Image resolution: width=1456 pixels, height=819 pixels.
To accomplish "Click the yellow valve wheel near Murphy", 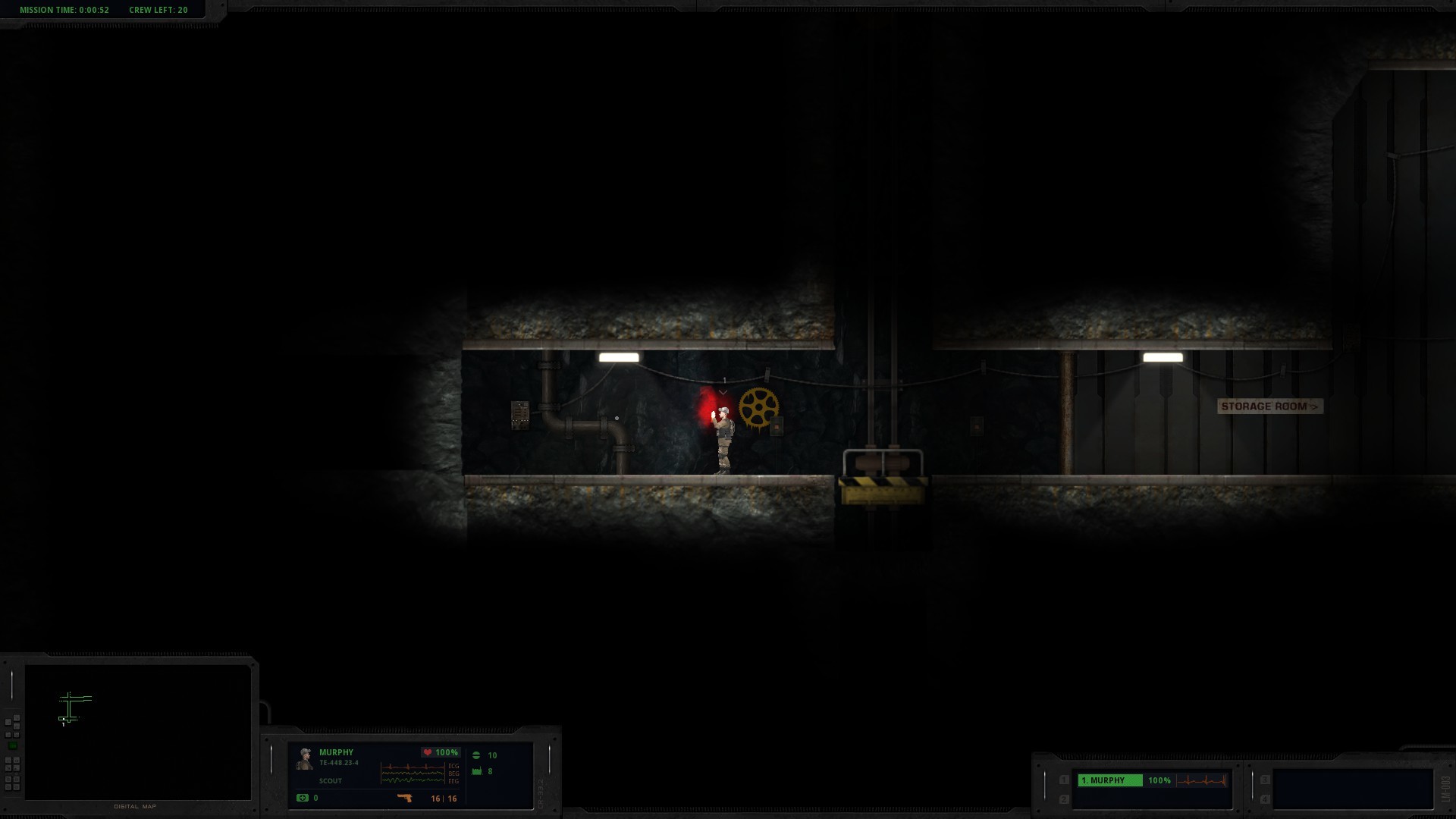I will (x=758, y=407).
